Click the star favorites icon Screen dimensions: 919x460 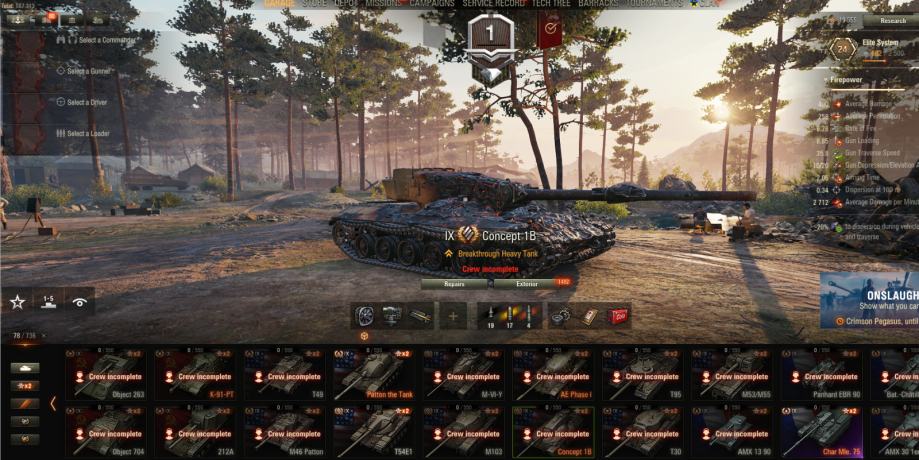(x=17, y=301)
